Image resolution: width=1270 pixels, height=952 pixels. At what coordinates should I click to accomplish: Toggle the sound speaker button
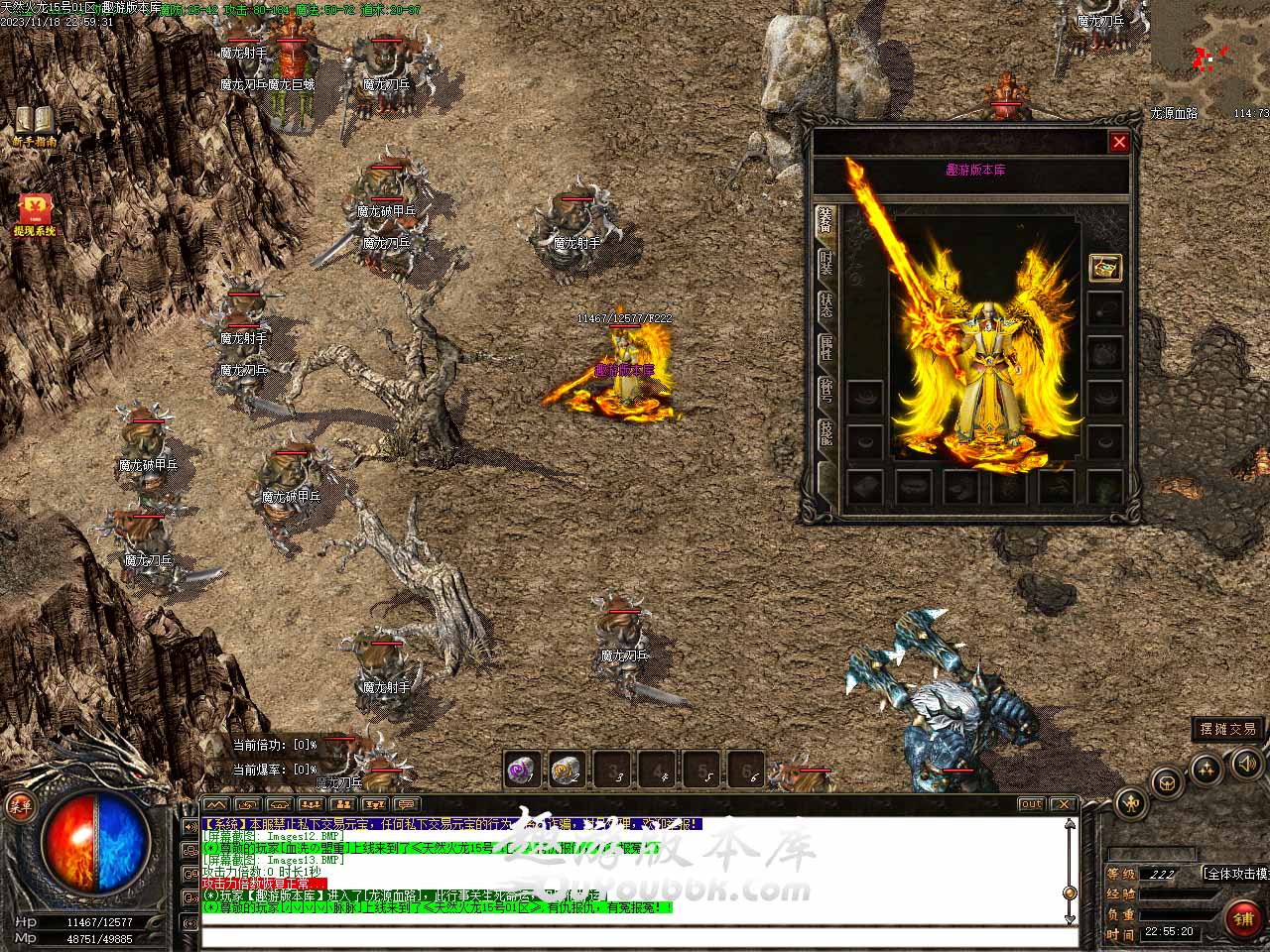tap(1246, 762)
